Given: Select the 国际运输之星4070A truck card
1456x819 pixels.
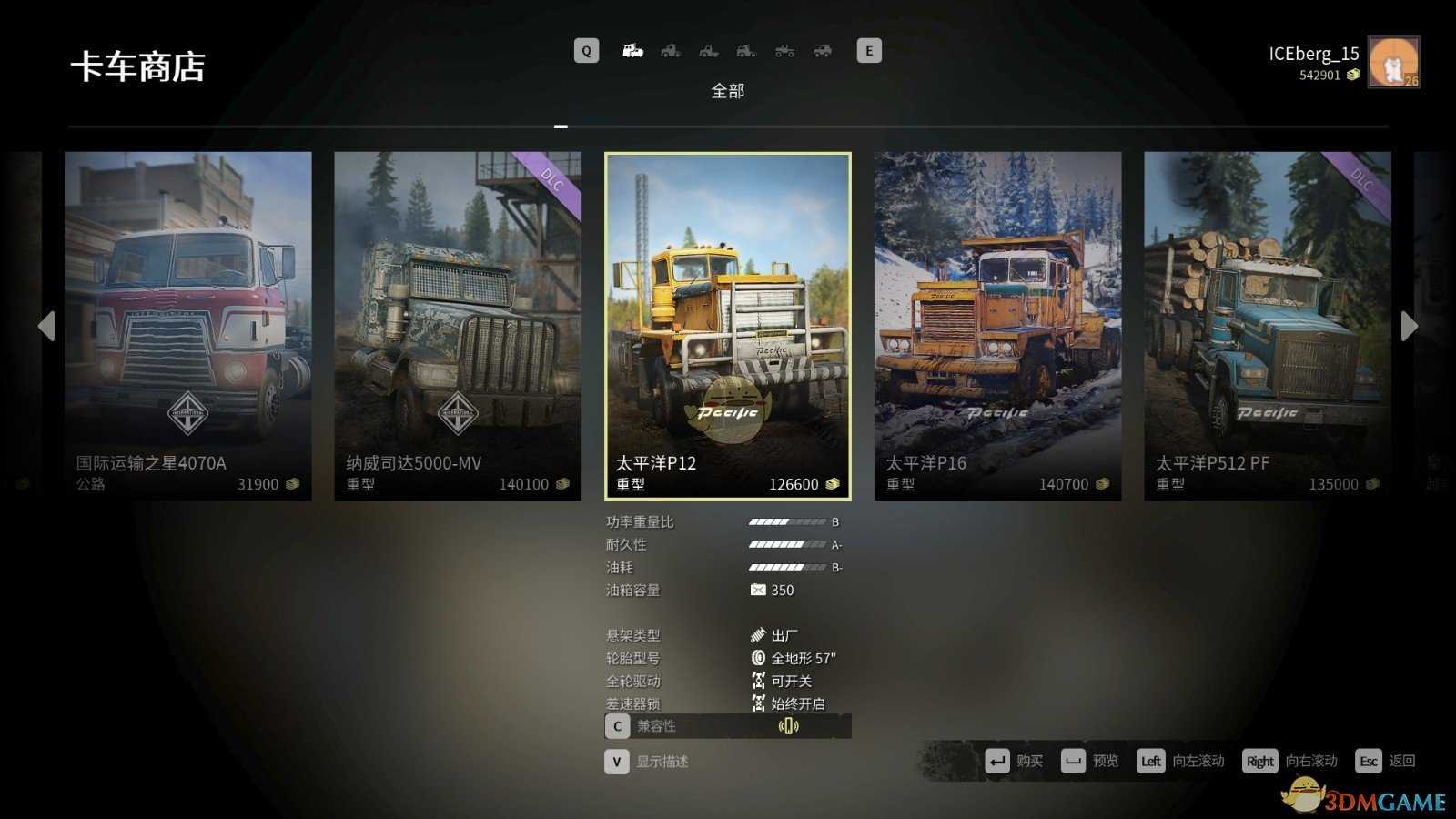Looking at the screenshot, I should click(187, 325).
